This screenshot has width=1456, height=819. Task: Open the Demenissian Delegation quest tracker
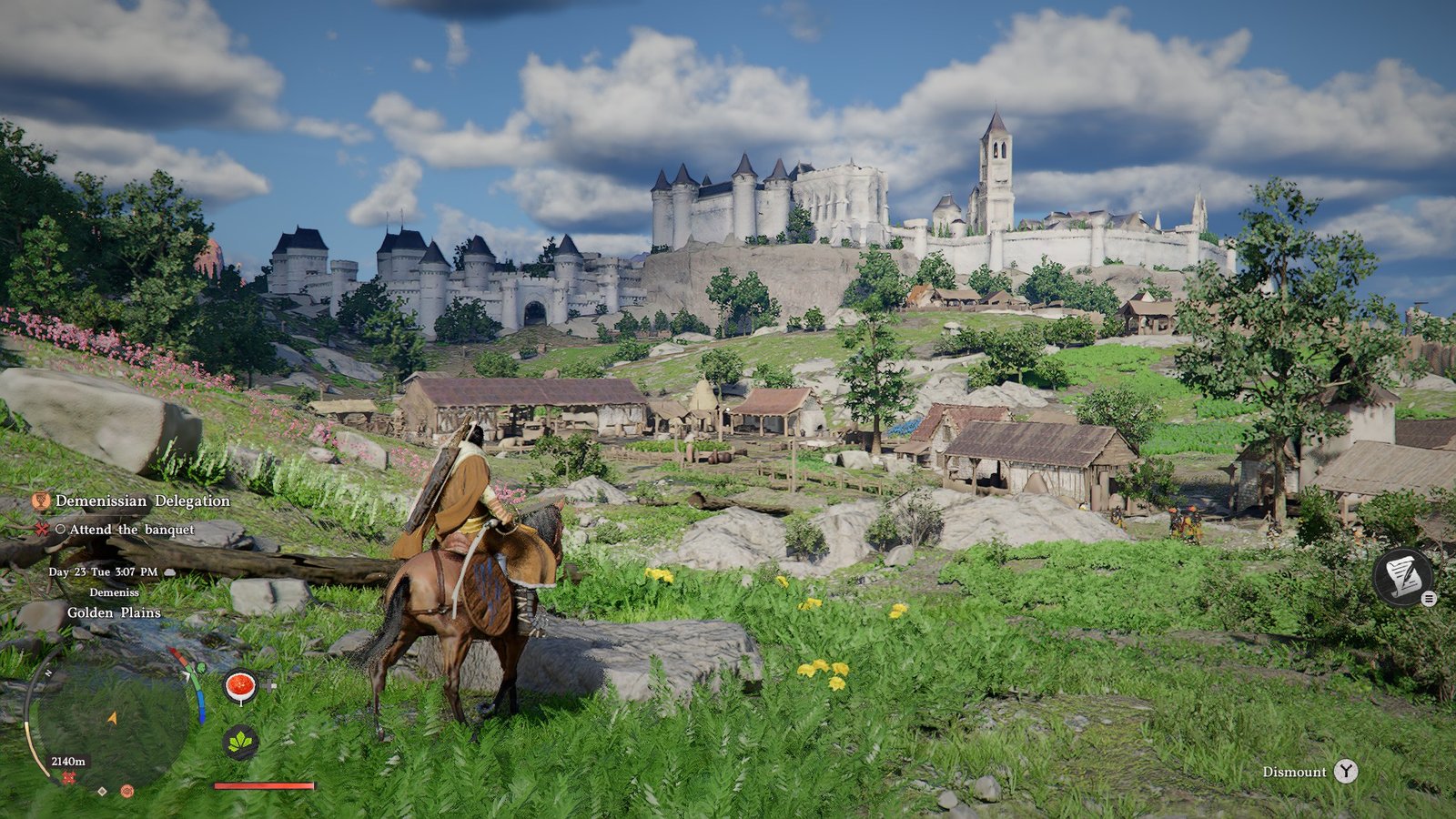[142, 500]
